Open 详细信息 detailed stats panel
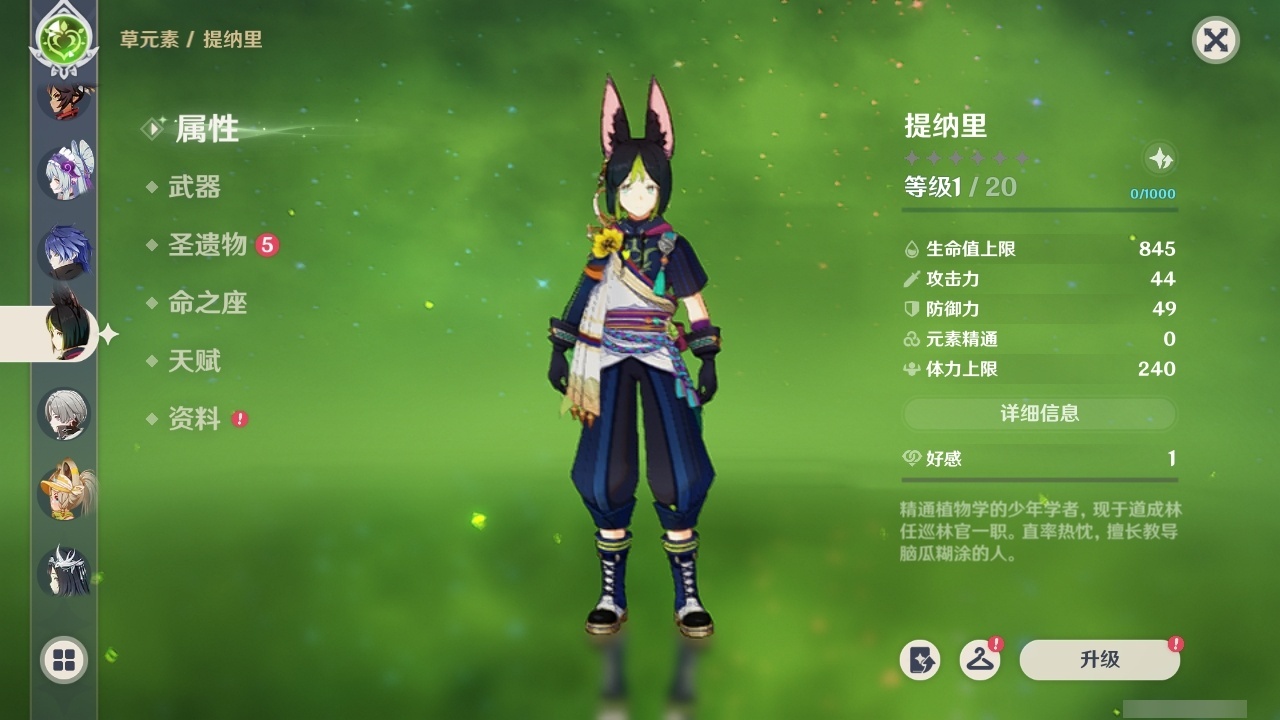Viewport: 1280px width, 720px height. pos(1039,413)
